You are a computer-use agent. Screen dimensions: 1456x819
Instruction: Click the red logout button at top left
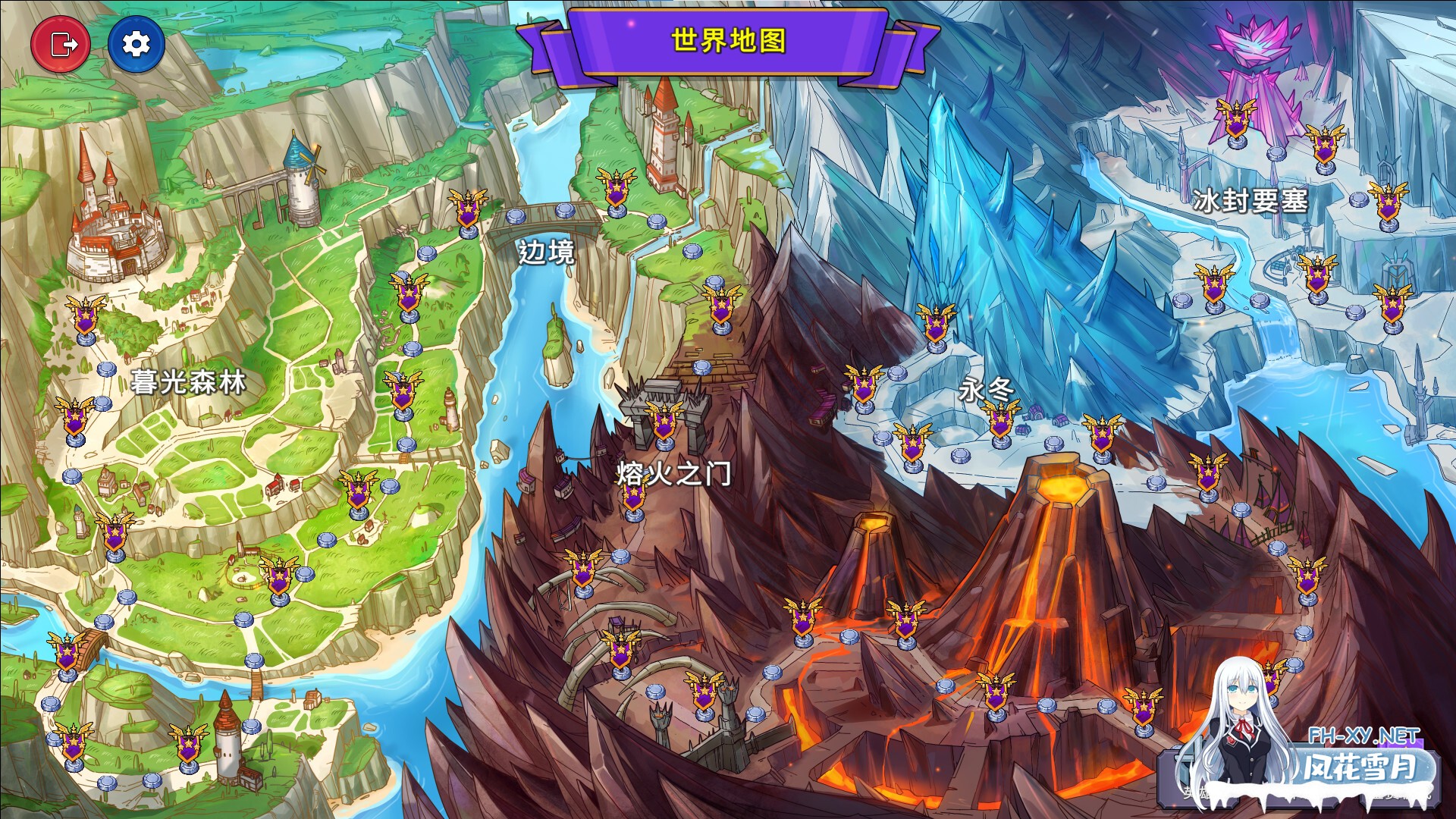62,43
